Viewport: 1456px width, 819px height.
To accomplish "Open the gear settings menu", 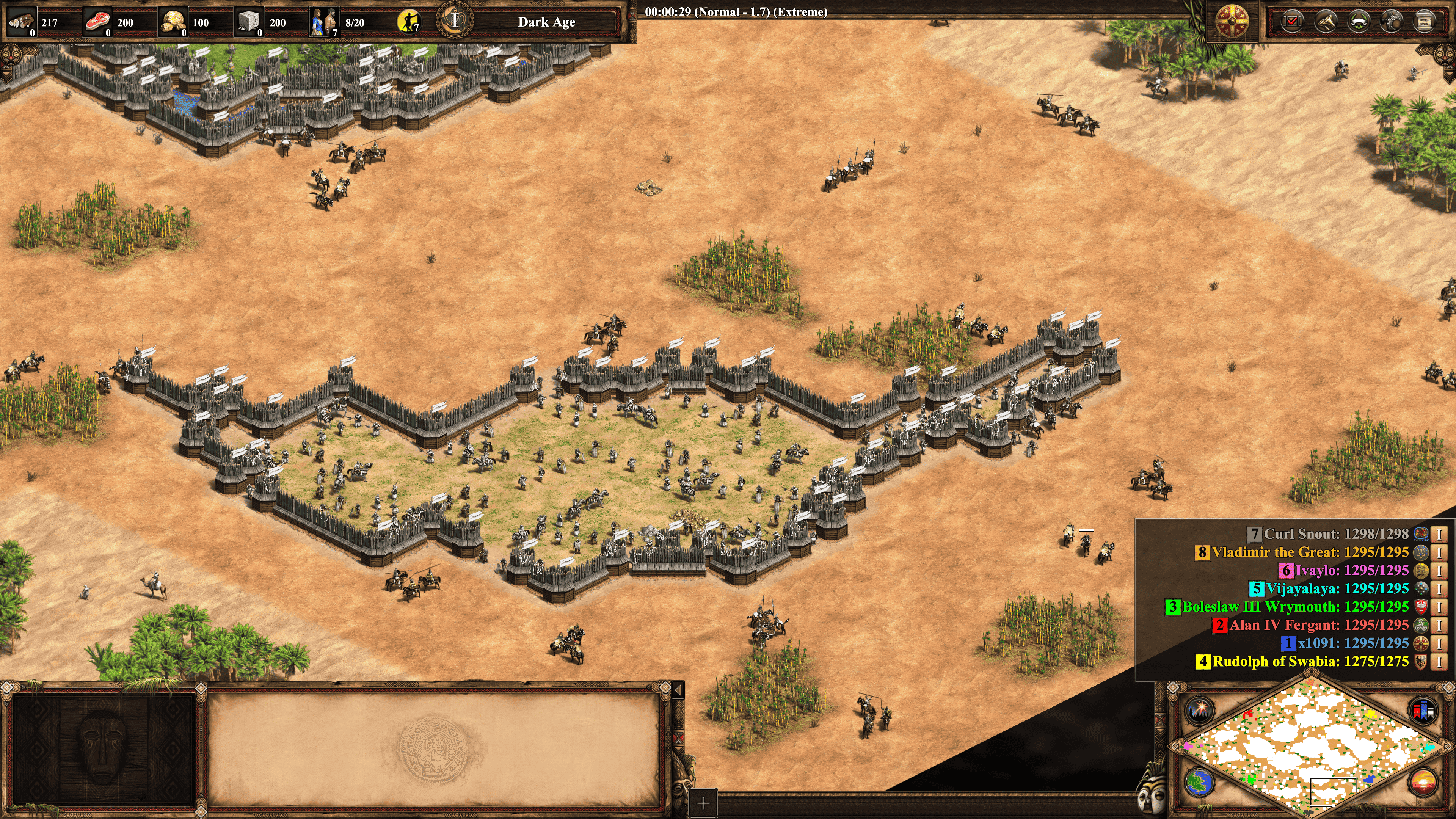I will click(x=1392, y=22).
